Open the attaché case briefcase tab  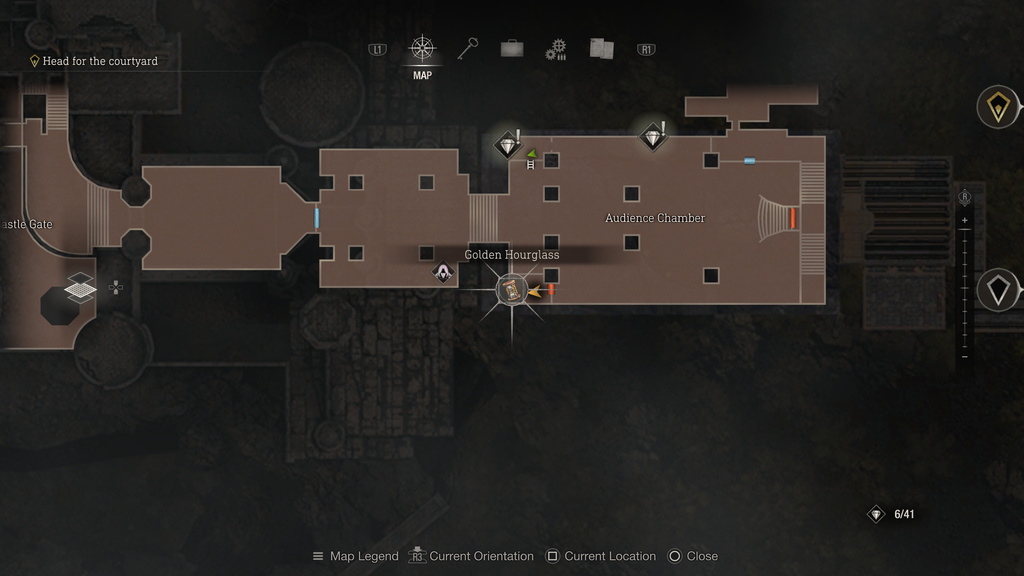point(512,48)
